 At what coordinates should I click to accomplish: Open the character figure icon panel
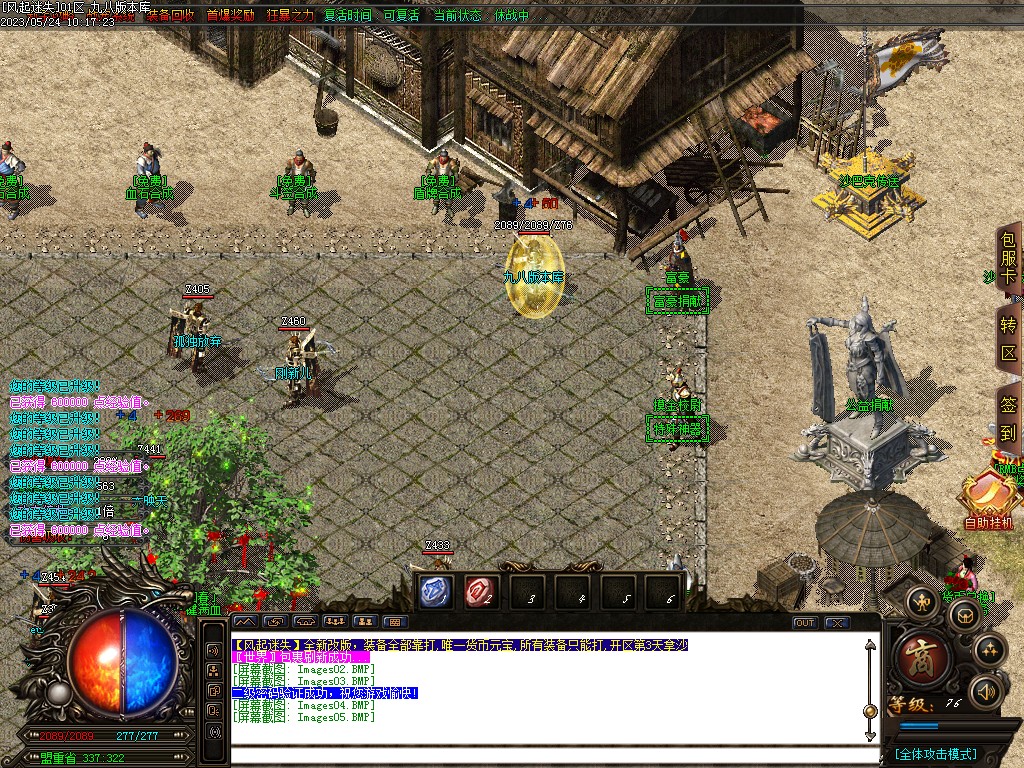click(x=921, y=600)
